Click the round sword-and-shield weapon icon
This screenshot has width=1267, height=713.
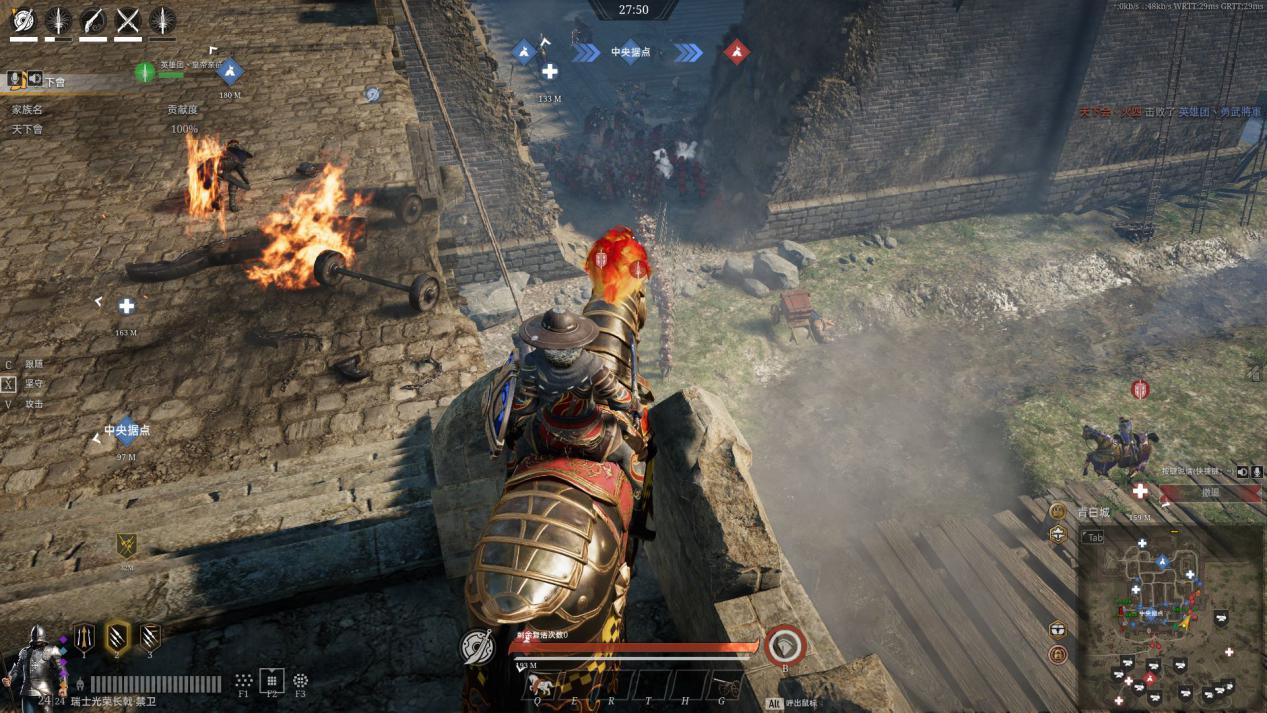[478, 646]
